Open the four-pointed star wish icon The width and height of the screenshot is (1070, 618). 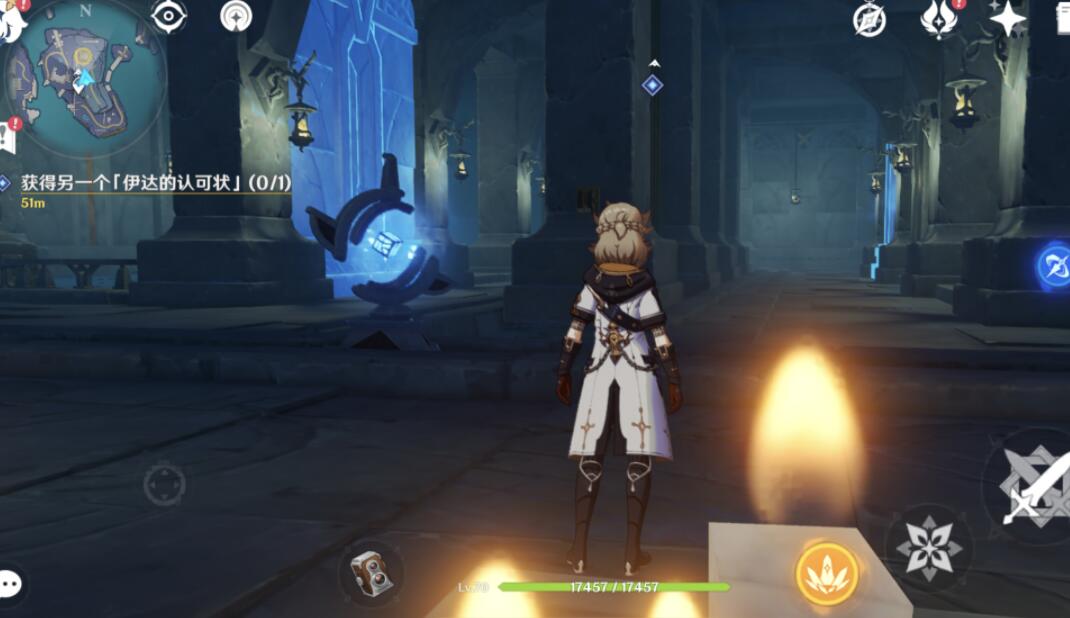pyautogui.click(x=1007, y=19)
